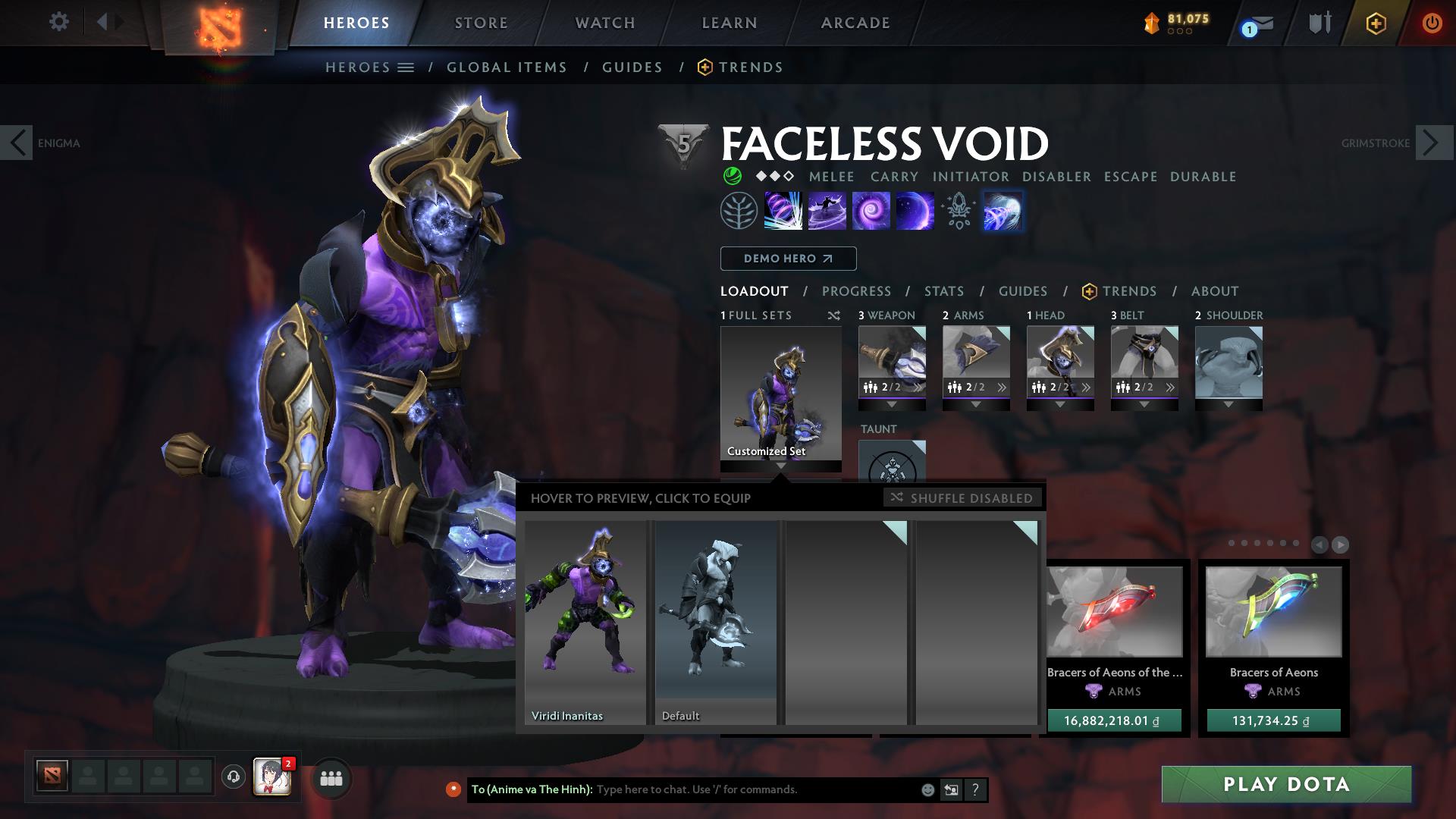Open the emoticon picker in the chat bar
The width and height of the screenshot is (1456, 819).
927,789
